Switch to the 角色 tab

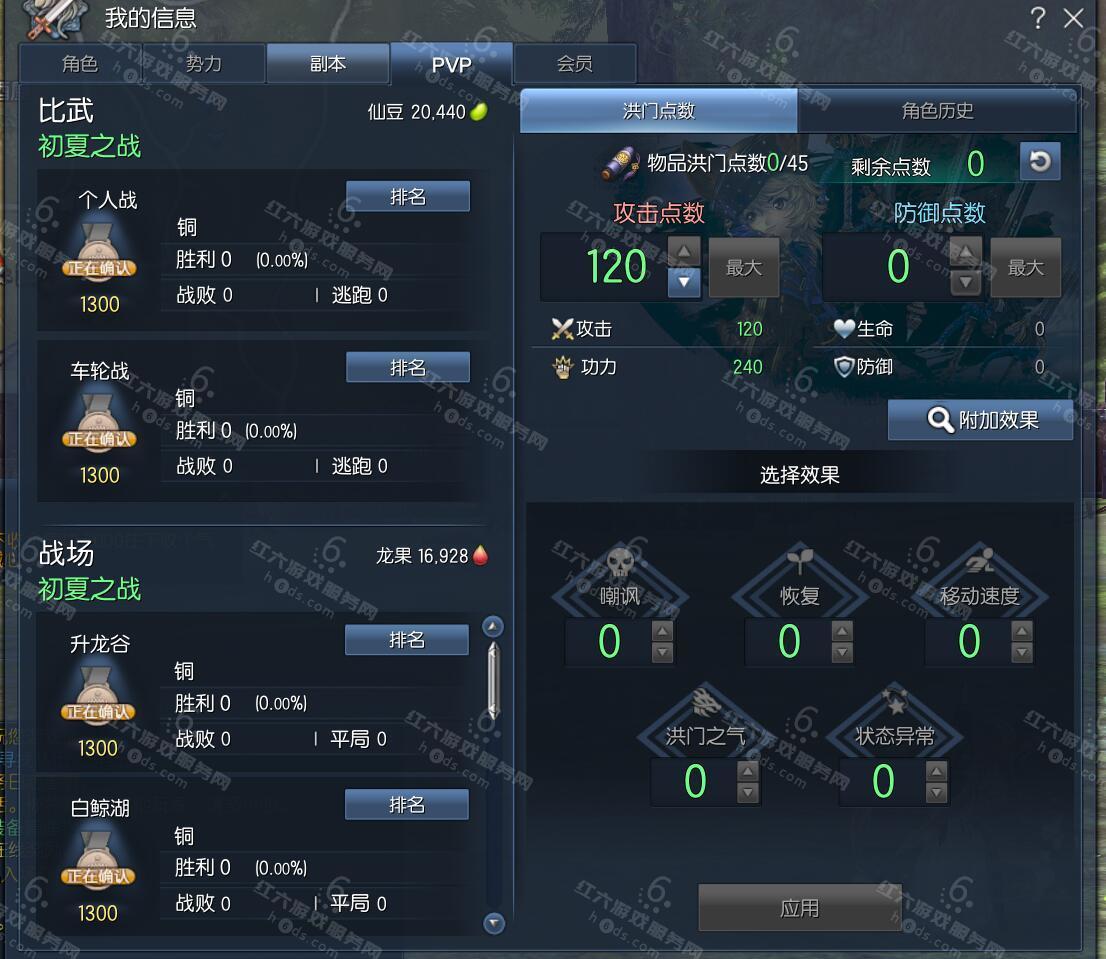[80, 64]
